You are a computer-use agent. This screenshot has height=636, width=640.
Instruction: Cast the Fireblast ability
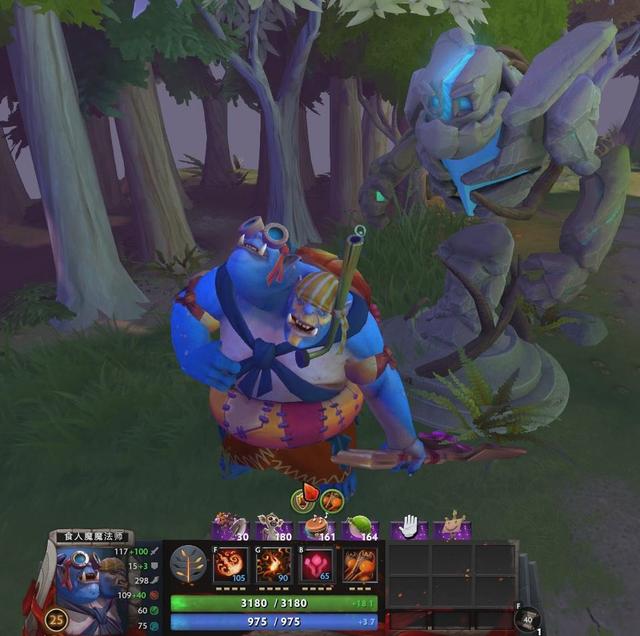[x=229, y=565]
